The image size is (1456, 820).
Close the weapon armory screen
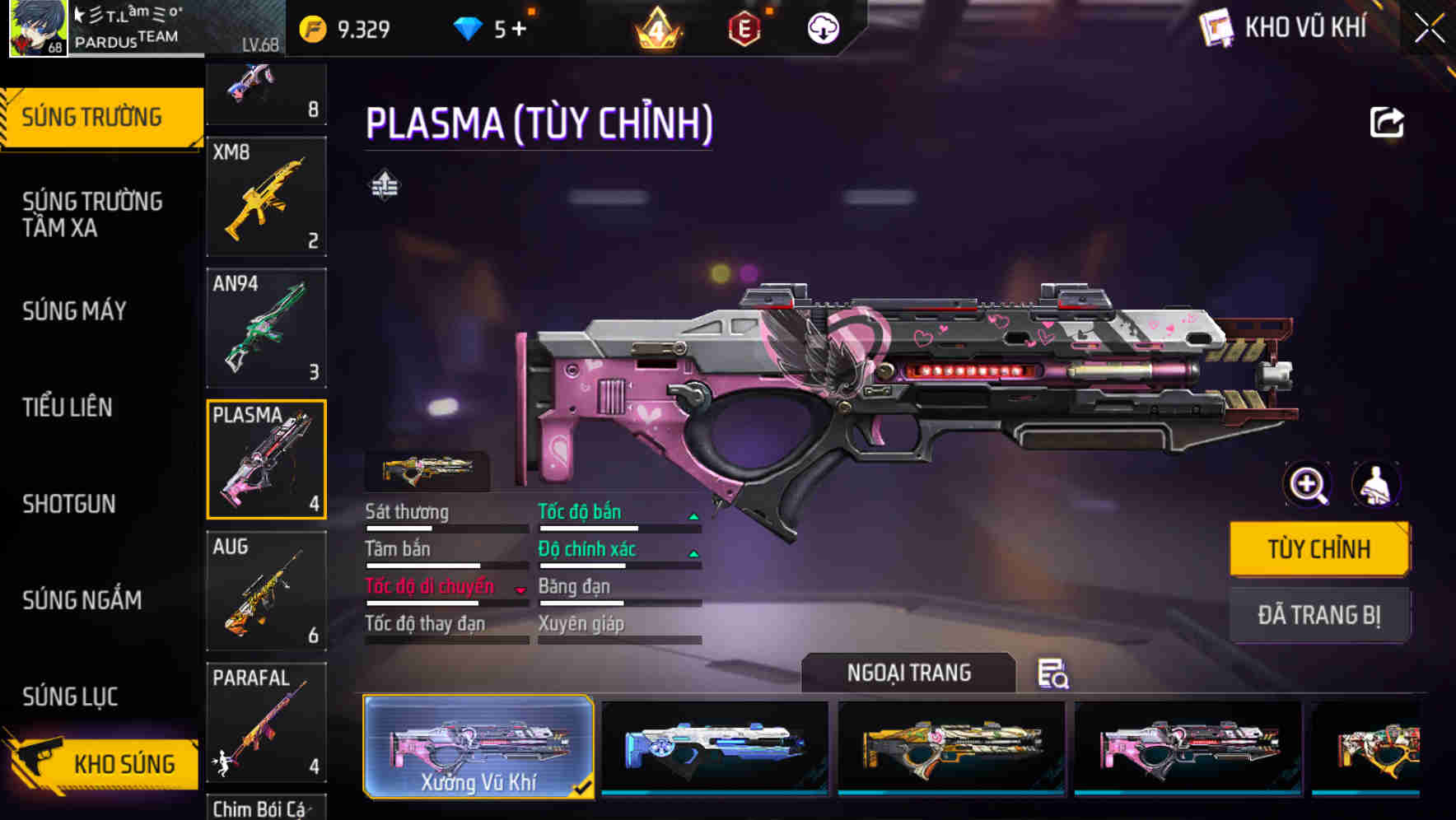point(1429,29)
